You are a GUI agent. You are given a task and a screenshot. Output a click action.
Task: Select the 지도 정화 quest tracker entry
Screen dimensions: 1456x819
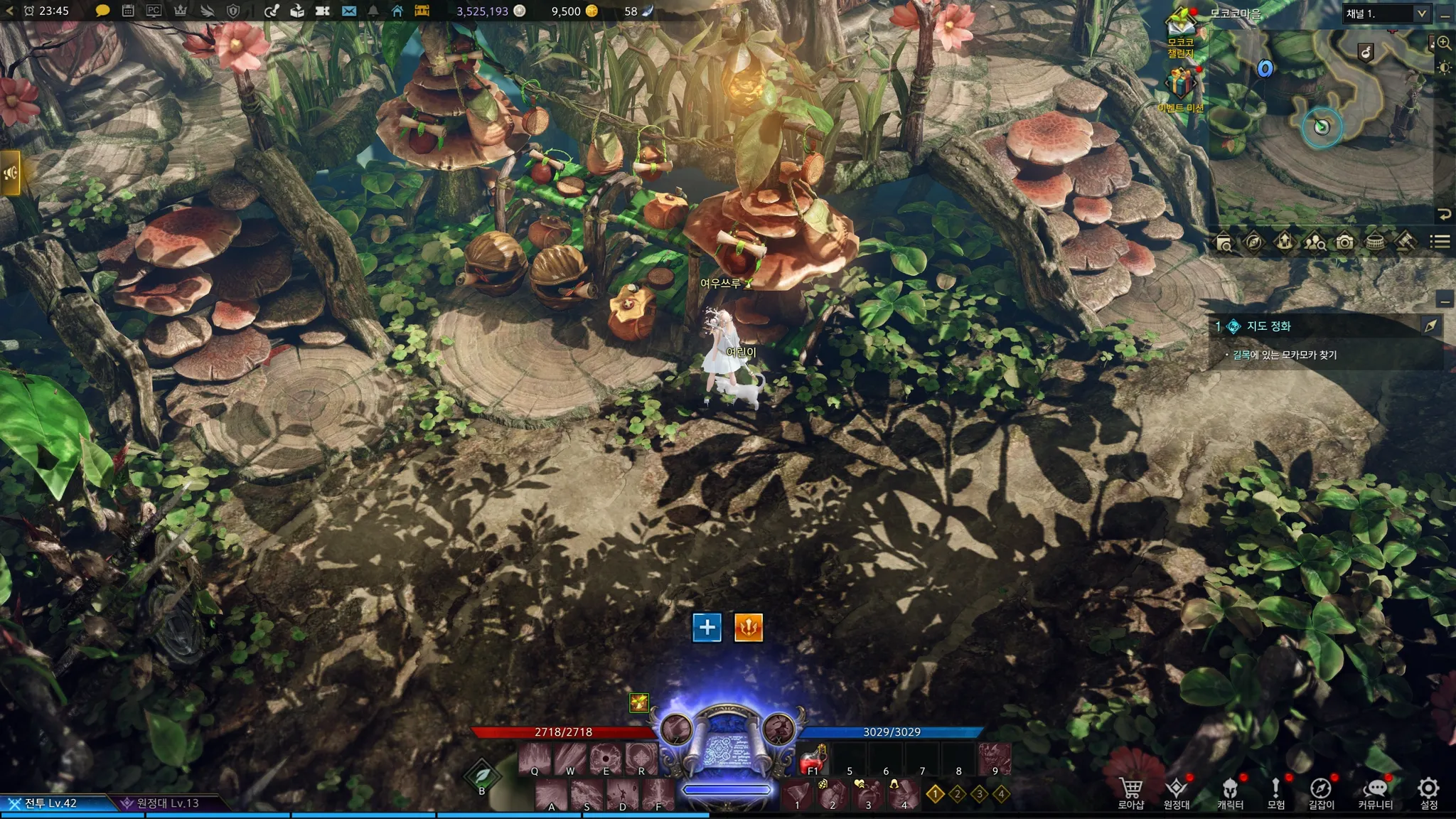click(x=1269, y=326)
